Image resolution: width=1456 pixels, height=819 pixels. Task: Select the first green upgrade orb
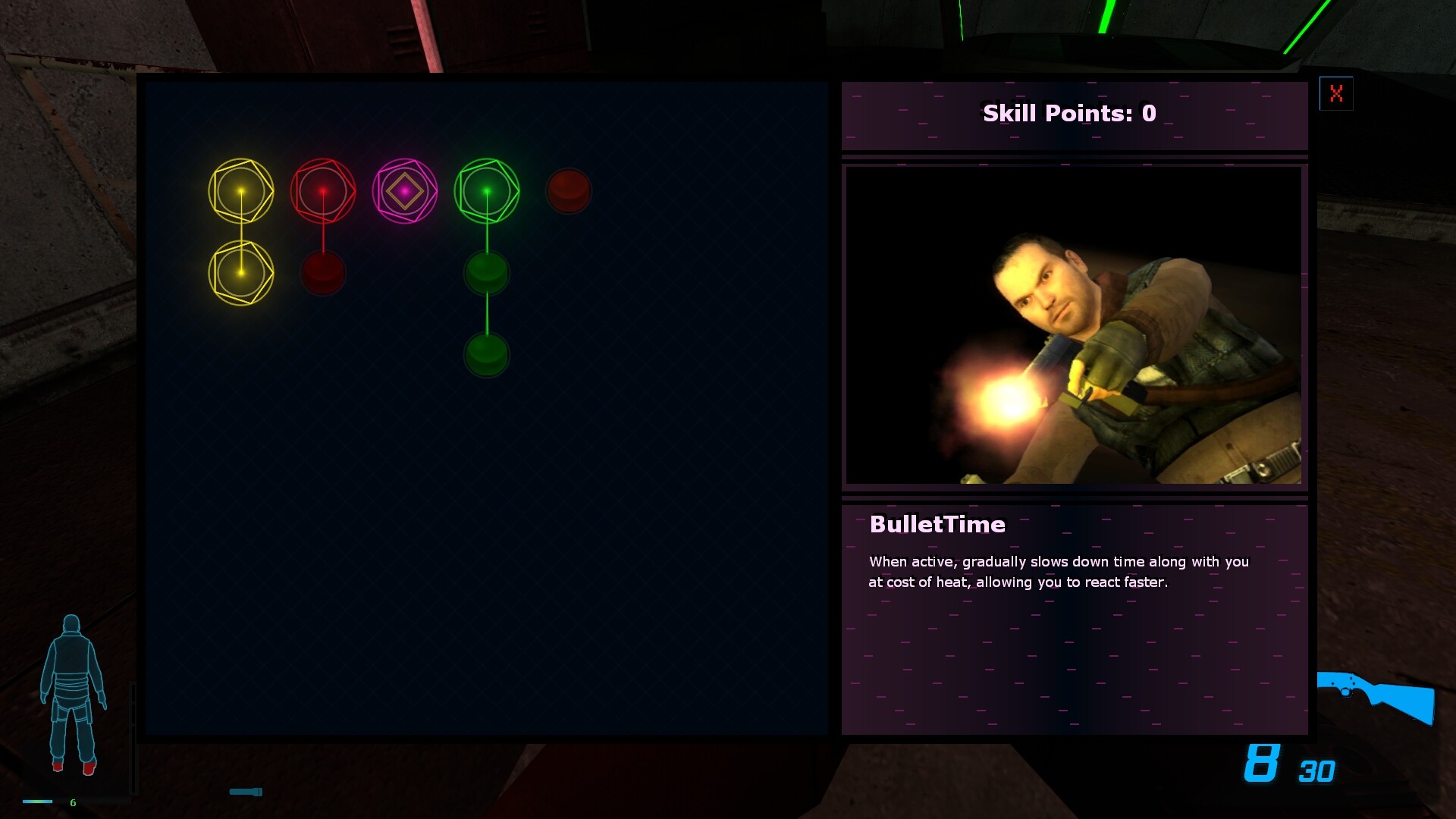pos(487,273)
